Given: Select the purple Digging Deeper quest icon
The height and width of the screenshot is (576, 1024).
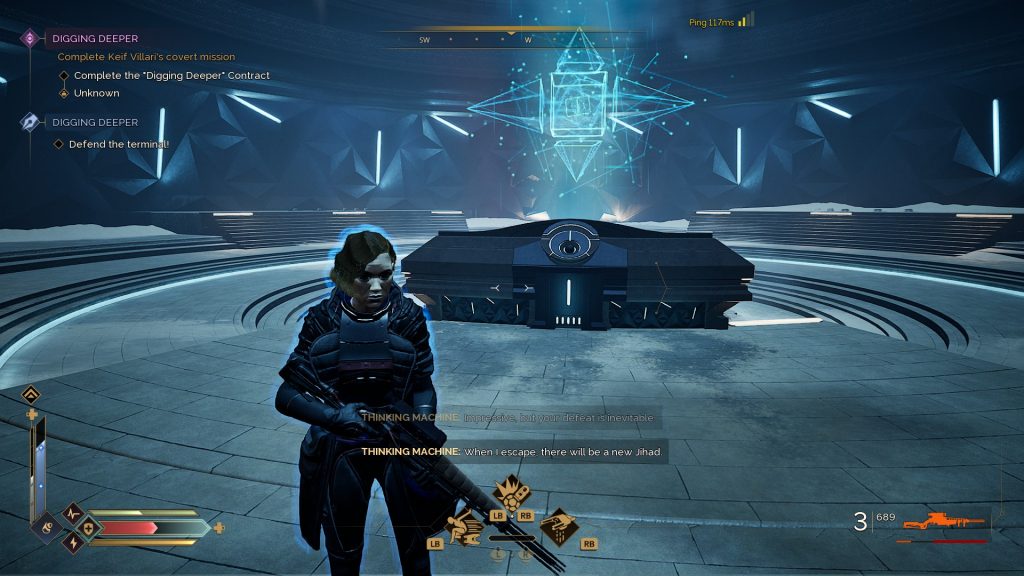Looking at the screenshot, I should [x=29, y=38].
